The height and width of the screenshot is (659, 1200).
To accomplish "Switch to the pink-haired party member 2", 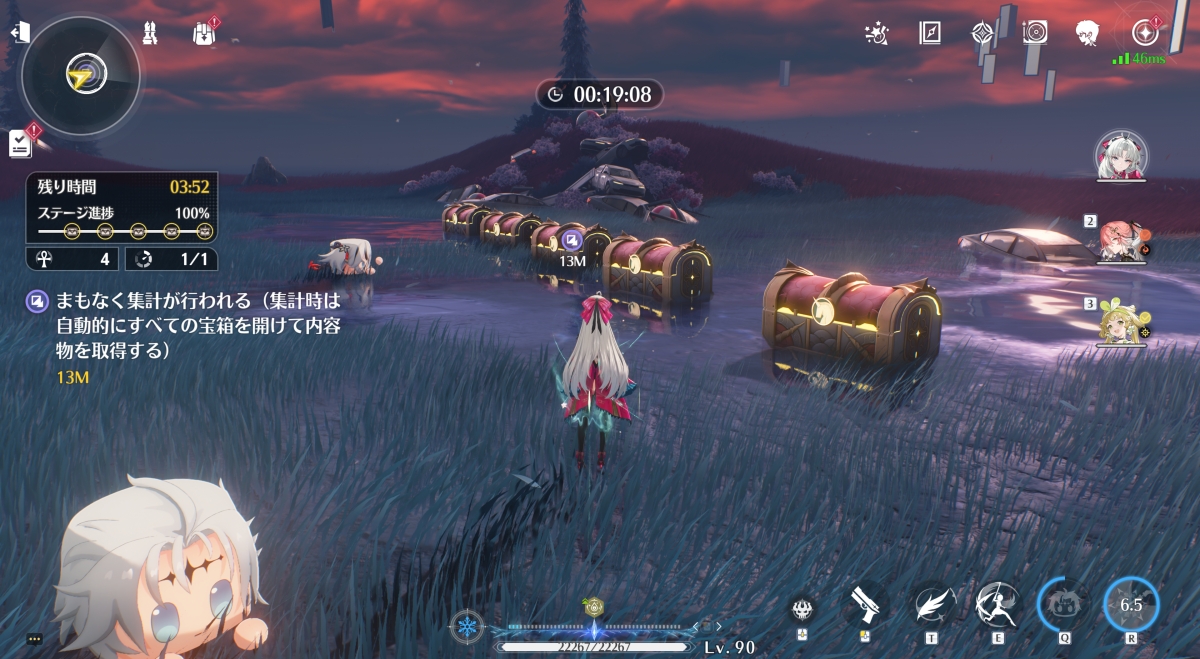I will click(x=1120, y=240).
